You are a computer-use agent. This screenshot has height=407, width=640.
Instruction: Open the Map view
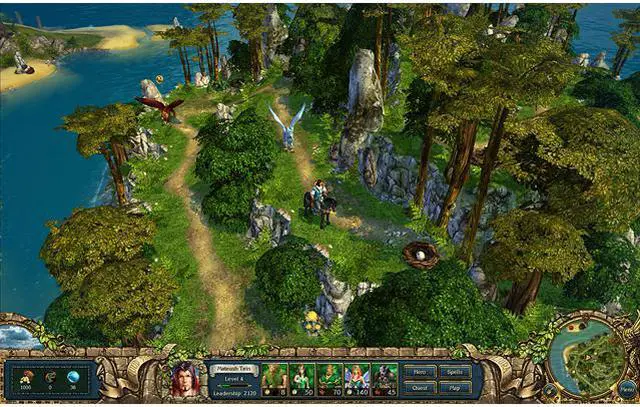click(x=455, y=387)
